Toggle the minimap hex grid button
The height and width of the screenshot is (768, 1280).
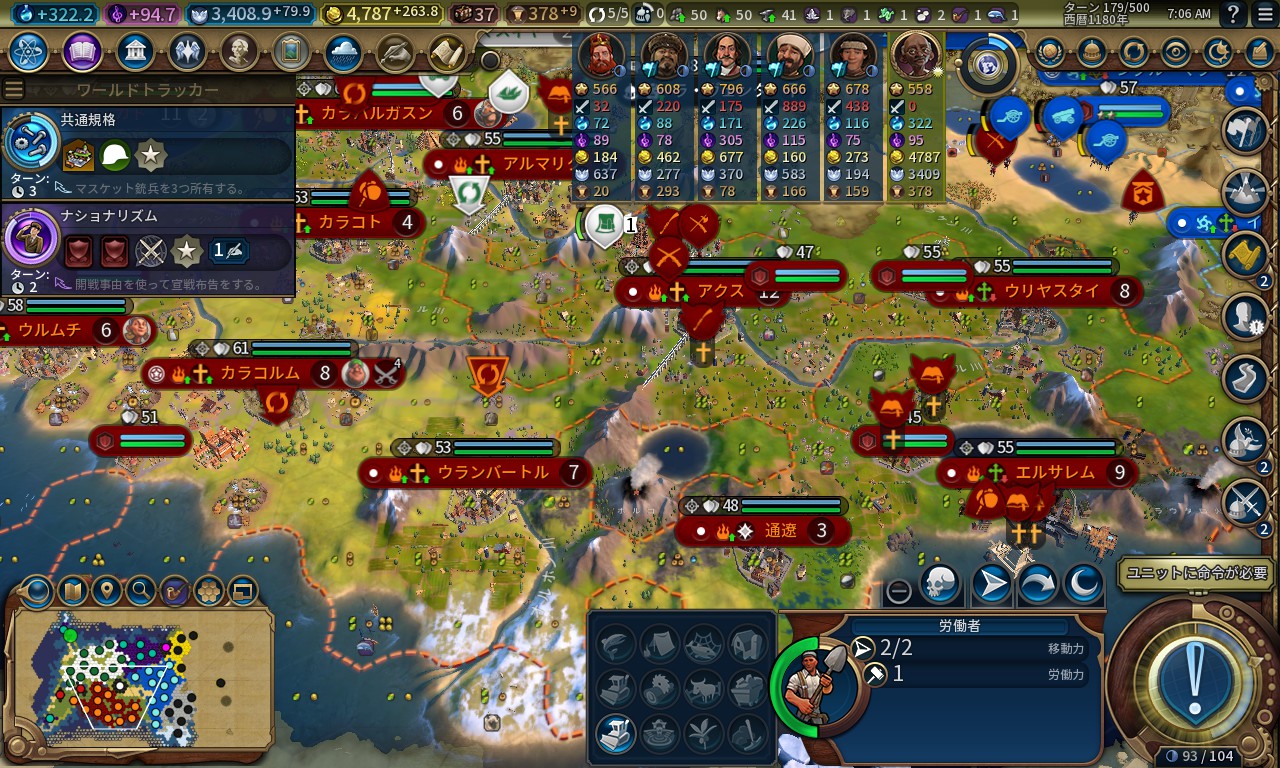[x=208, y=591]
